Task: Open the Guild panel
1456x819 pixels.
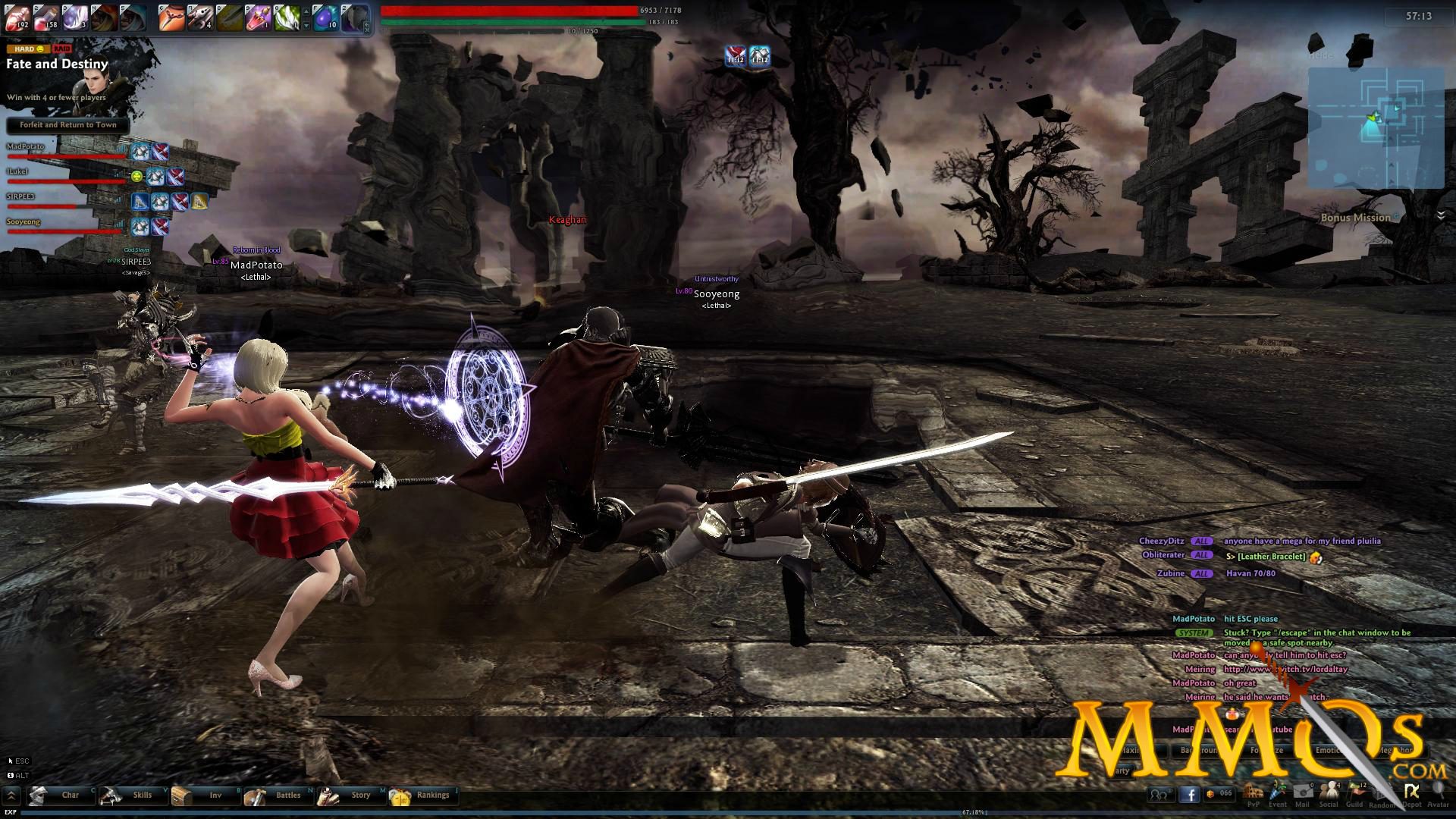Action: 1355,794
